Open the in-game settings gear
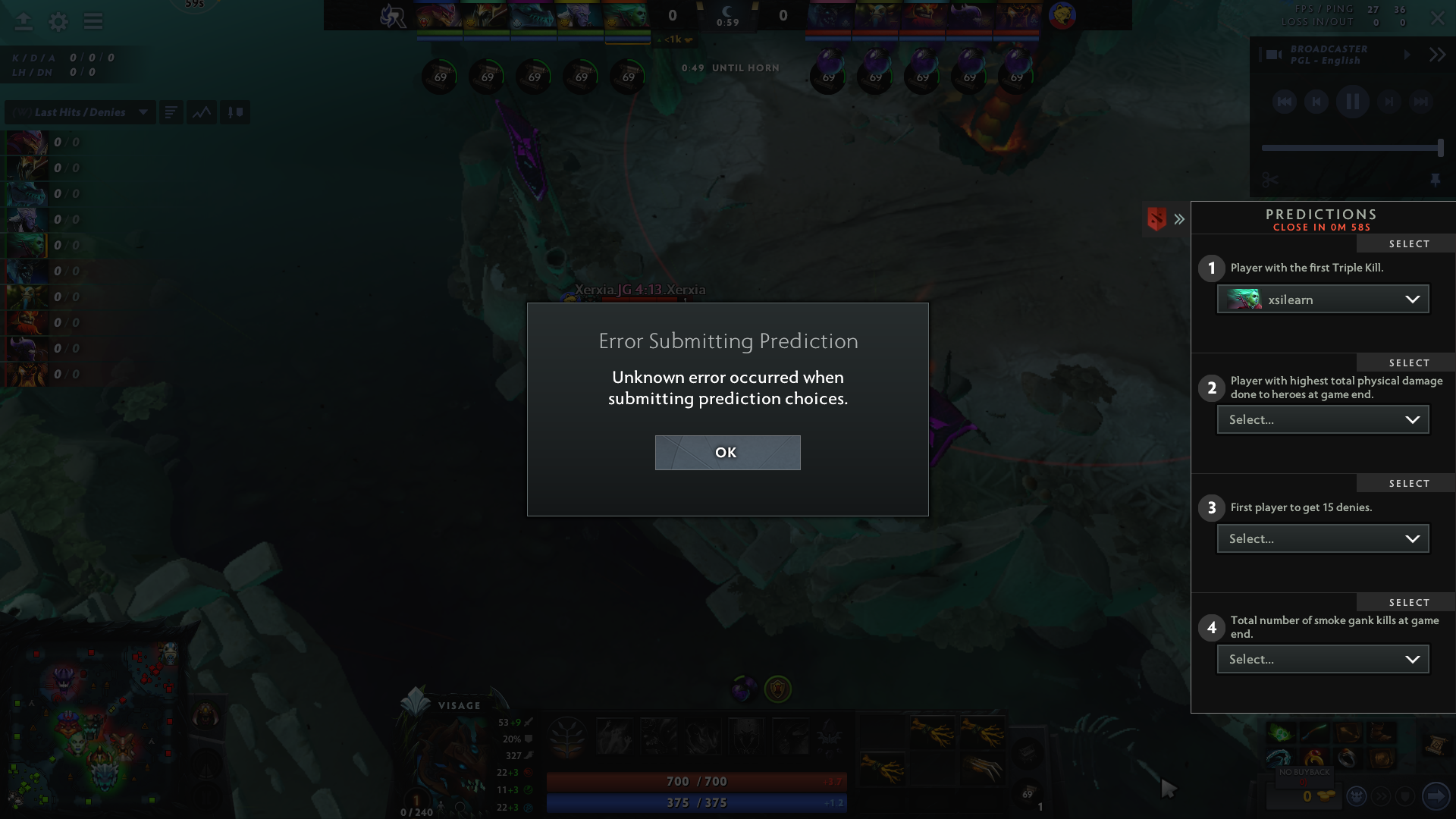Viewport: 1456px width, 819px height. 58,22
